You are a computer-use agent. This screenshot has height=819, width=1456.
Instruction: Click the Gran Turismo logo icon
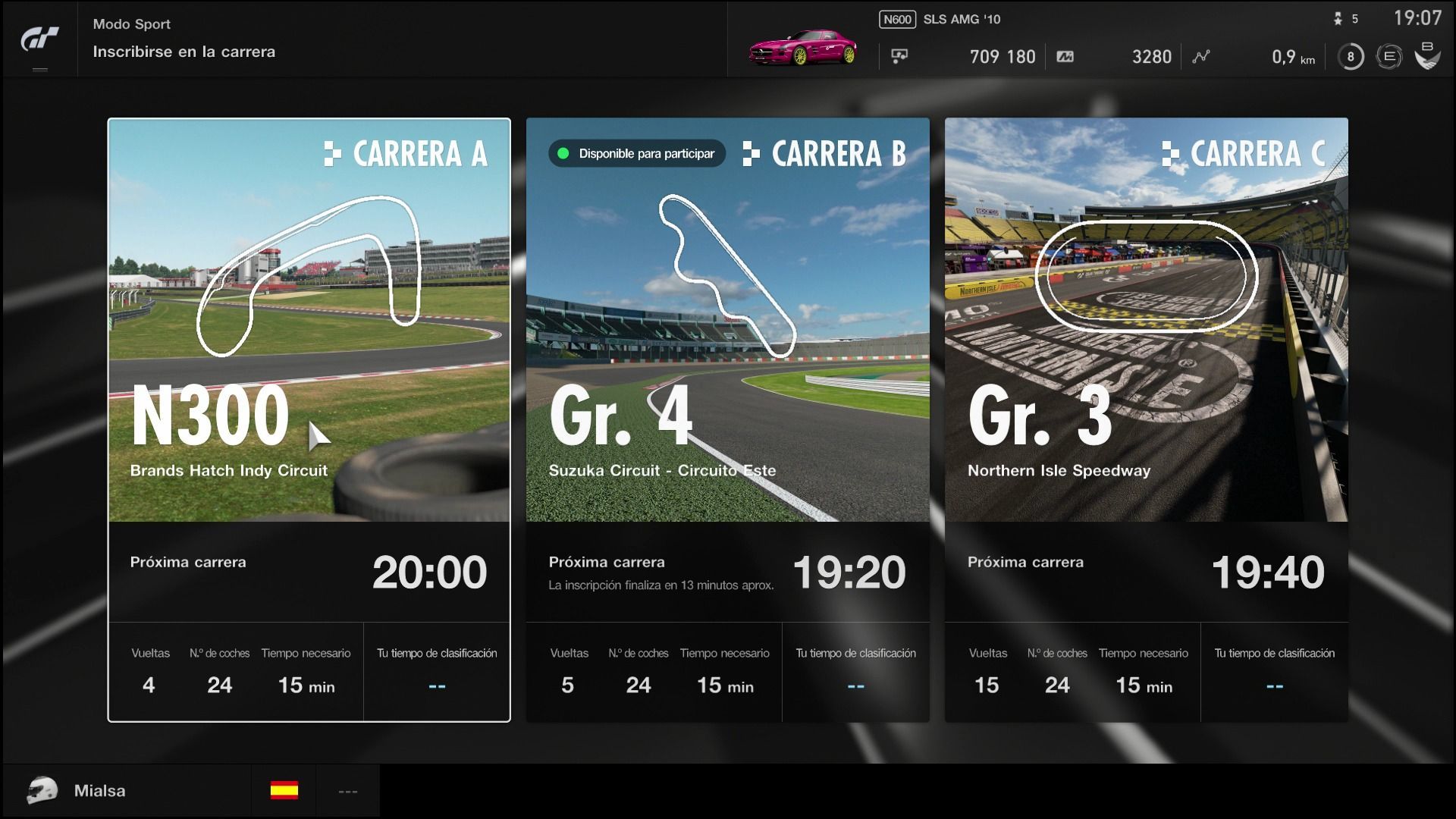(39, 39)
